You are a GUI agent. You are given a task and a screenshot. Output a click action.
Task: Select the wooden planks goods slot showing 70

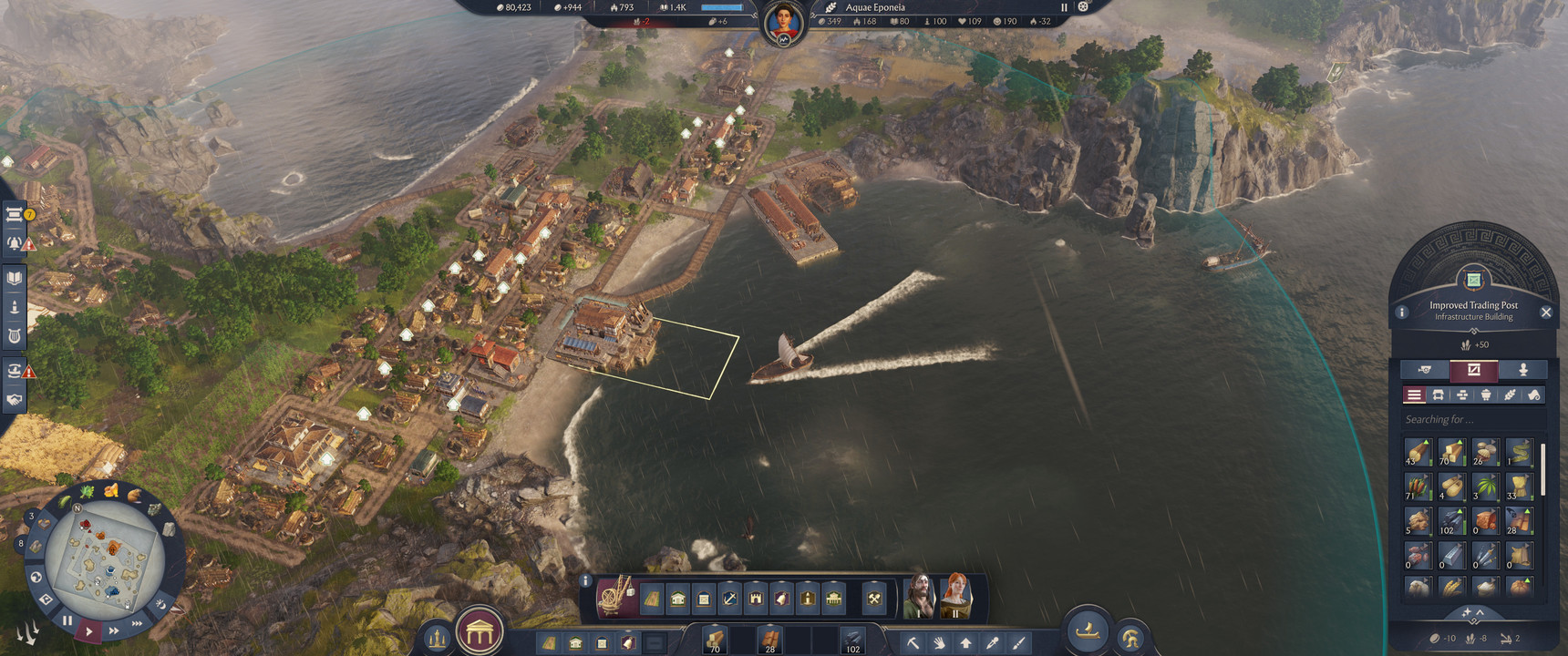1451,452
